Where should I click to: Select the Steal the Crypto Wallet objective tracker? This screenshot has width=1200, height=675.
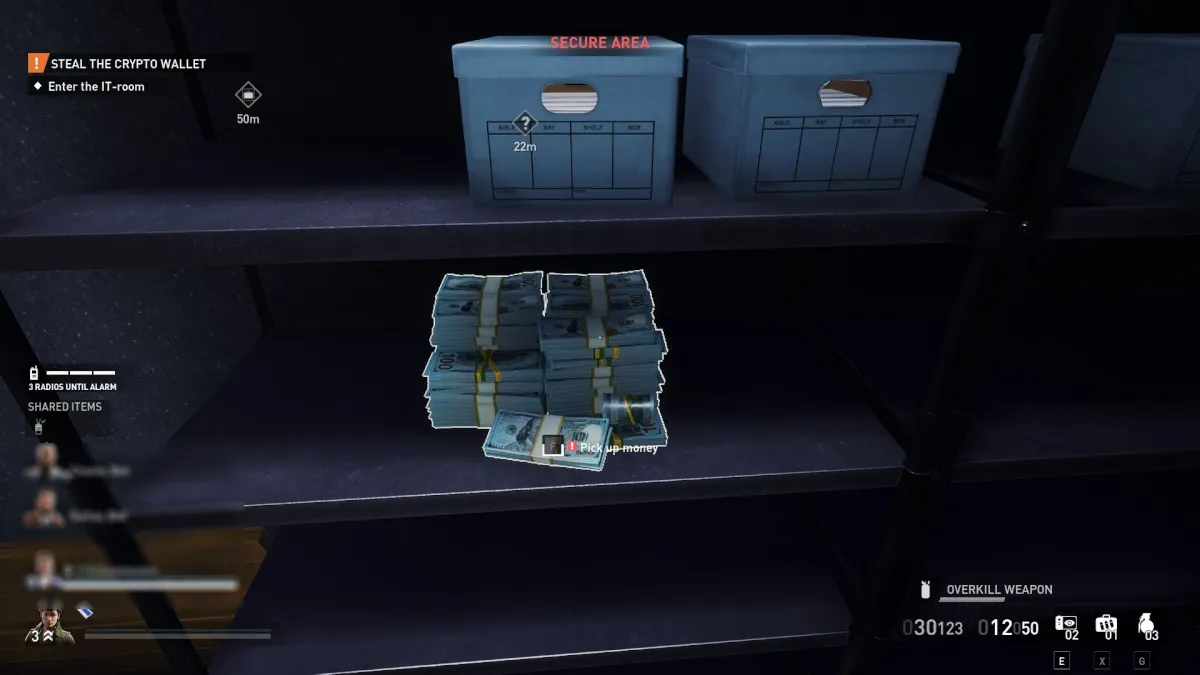tap(128, 64)
